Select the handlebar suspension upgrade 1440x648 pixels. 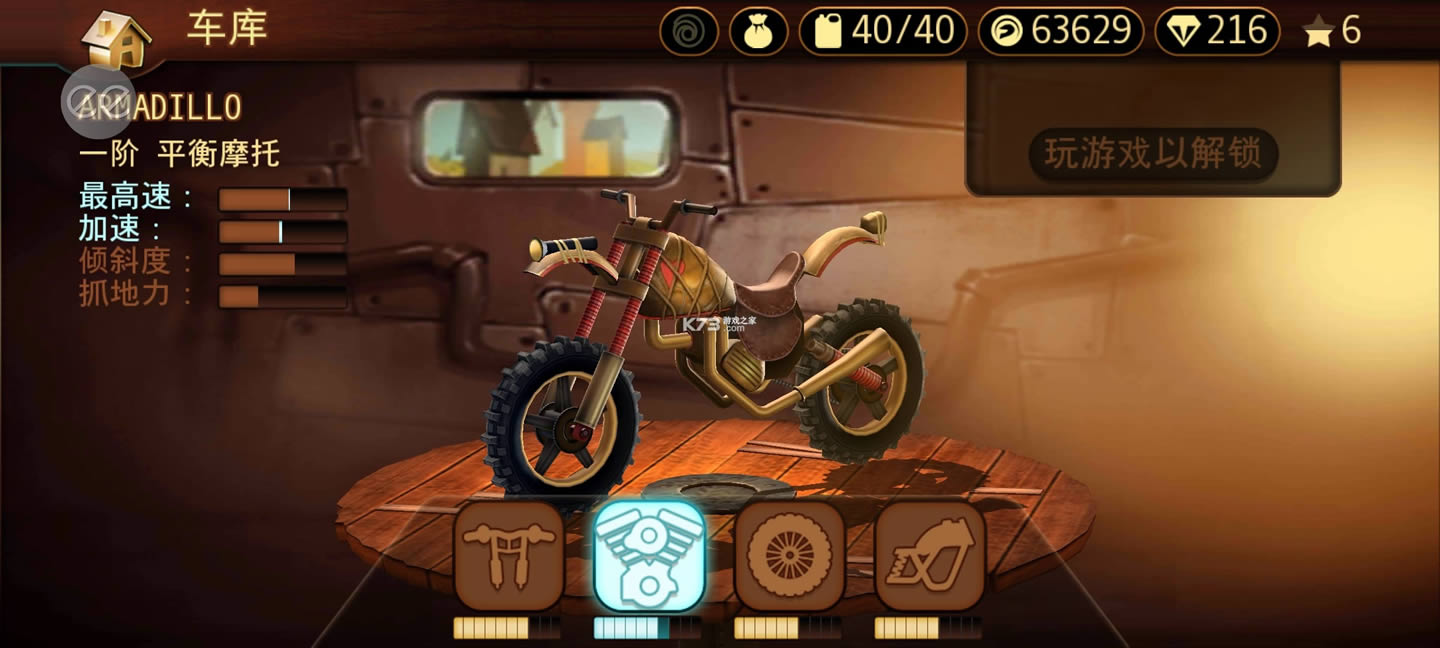tap(509, 555)
